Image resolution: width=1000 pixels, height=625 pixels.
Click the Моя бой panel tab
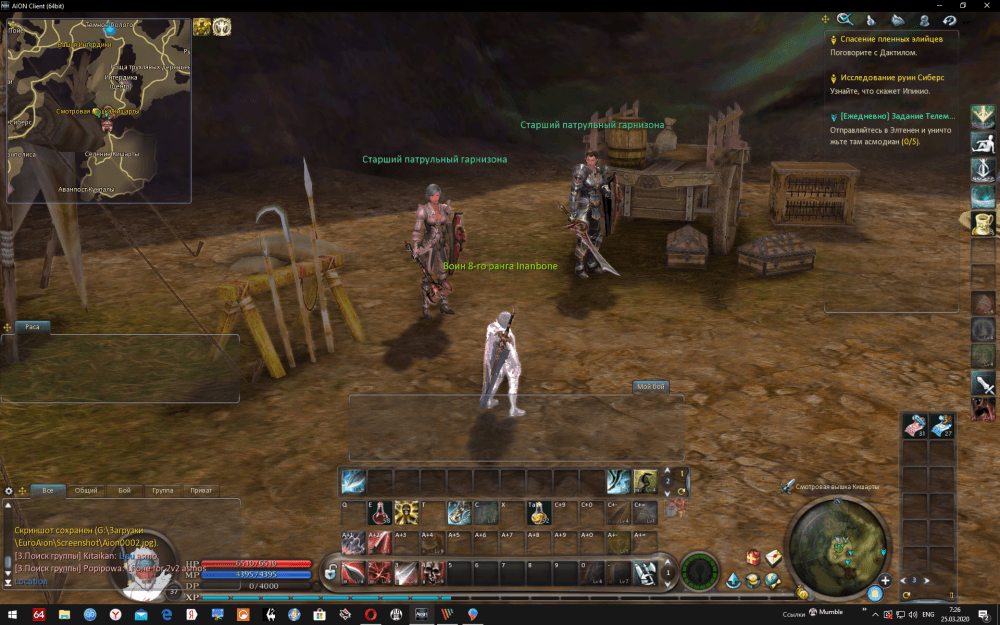[650, 386]
